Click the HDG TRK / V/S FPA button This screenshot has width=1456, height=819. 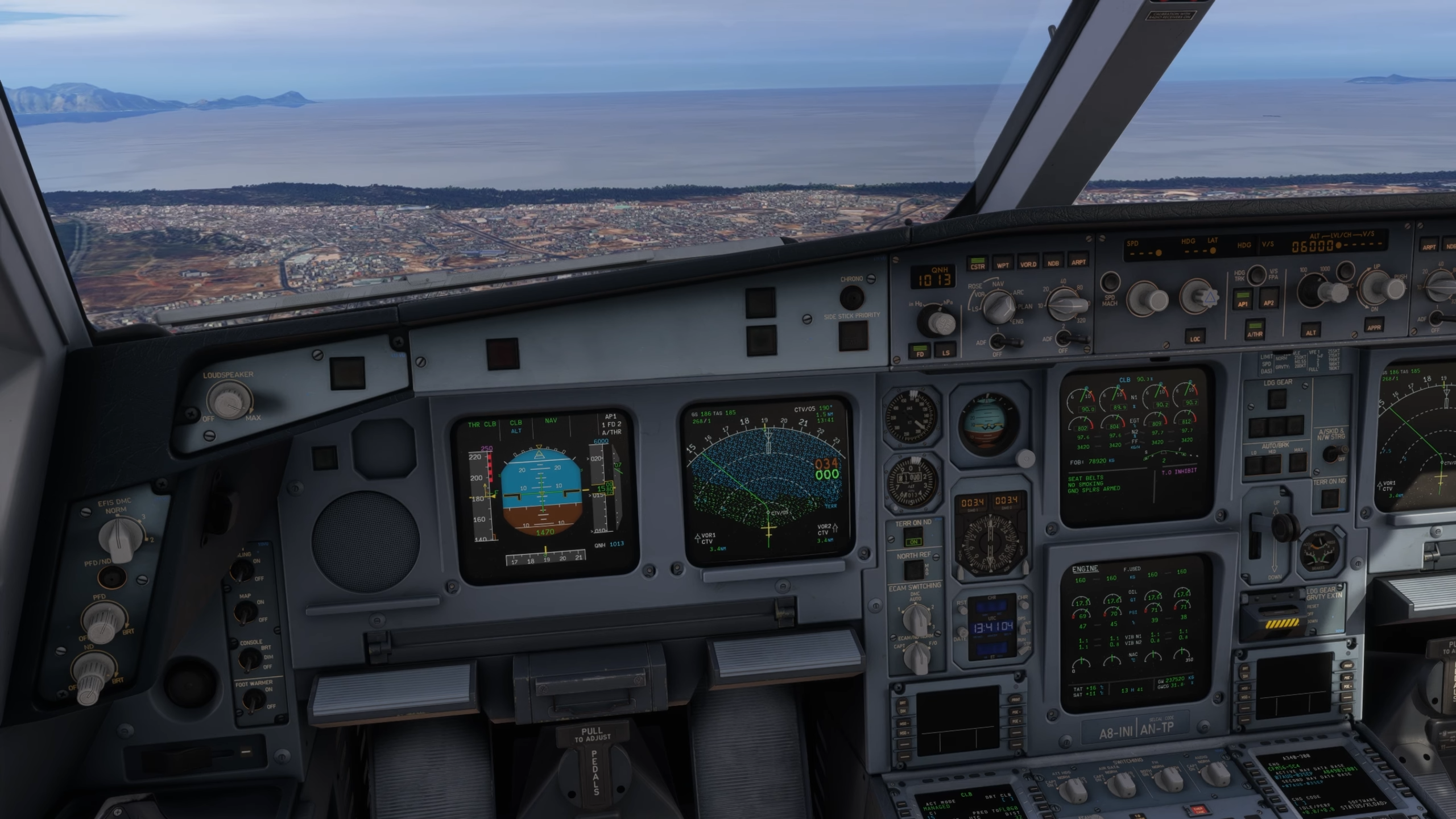(x=1256, y=275)
